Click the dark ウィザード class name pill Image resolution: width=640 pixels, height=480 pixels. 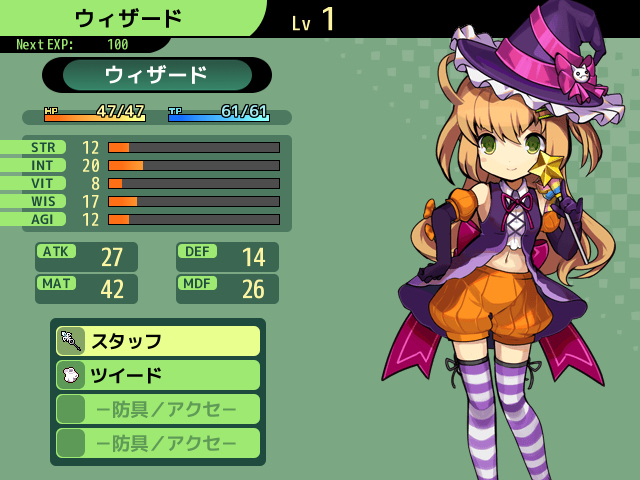coord(157,75)
